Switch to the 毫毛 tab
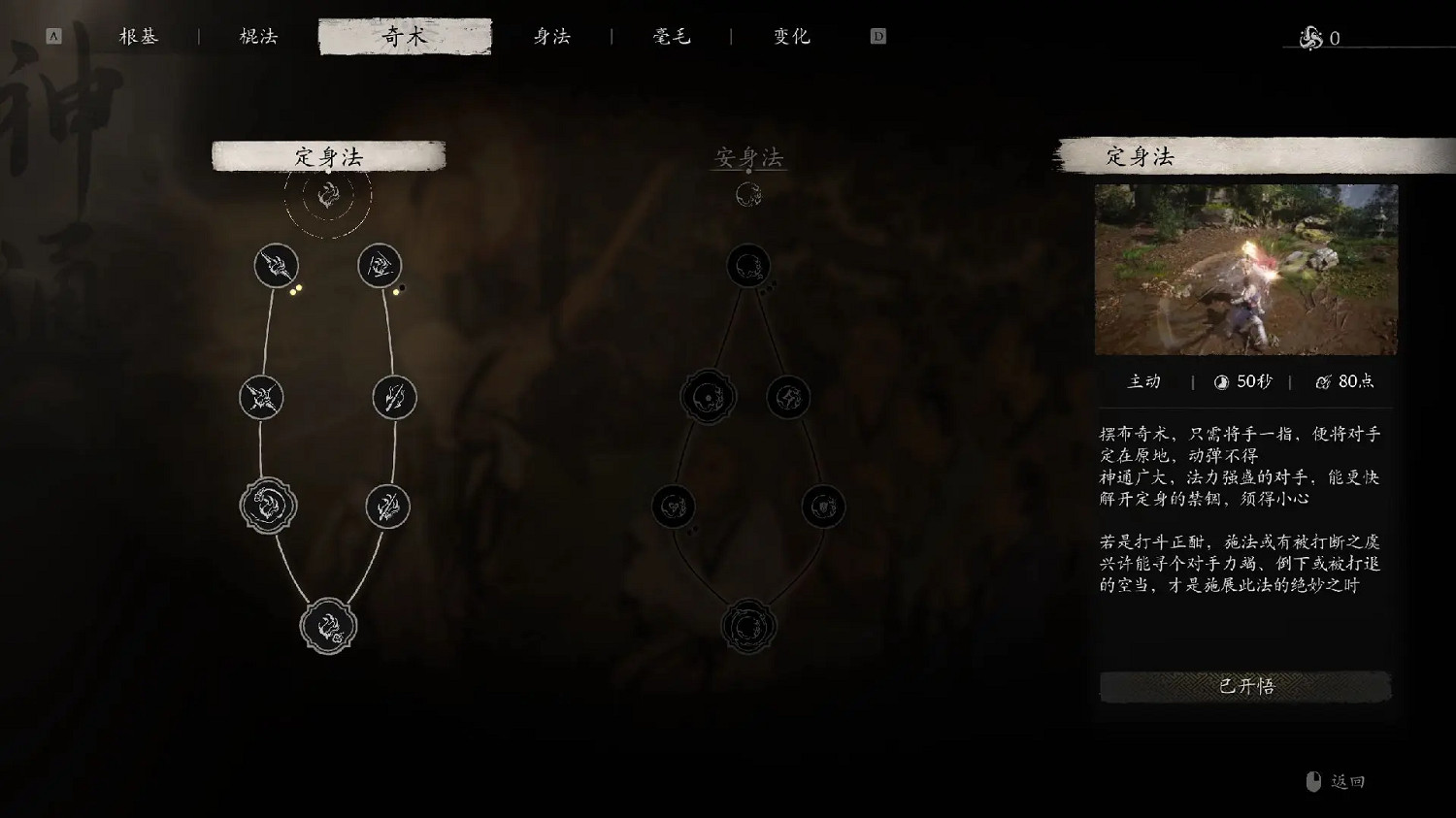 pos(672,36)
